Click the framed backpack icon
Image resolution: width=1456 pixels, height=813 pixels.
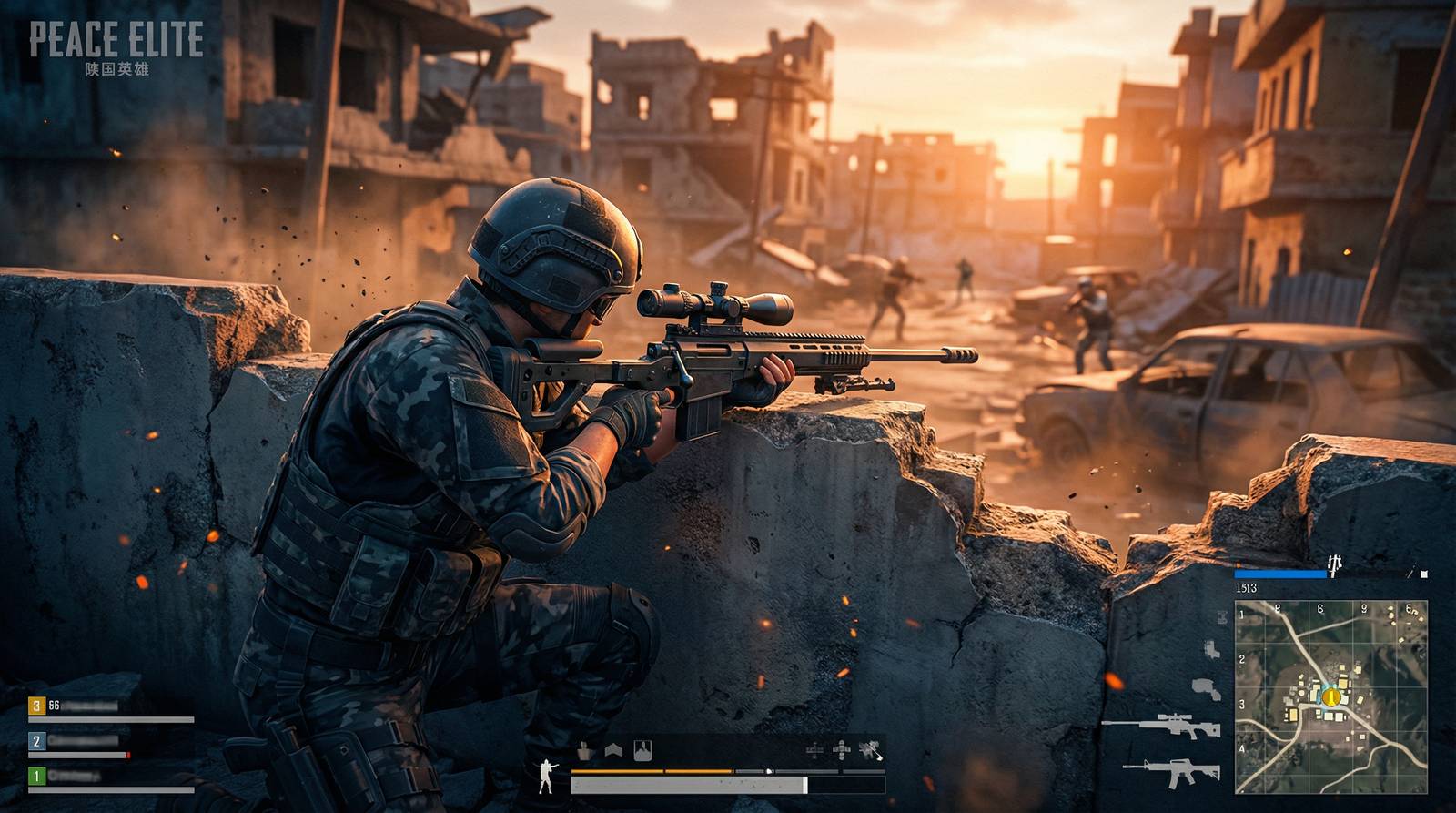click(642, 749)
